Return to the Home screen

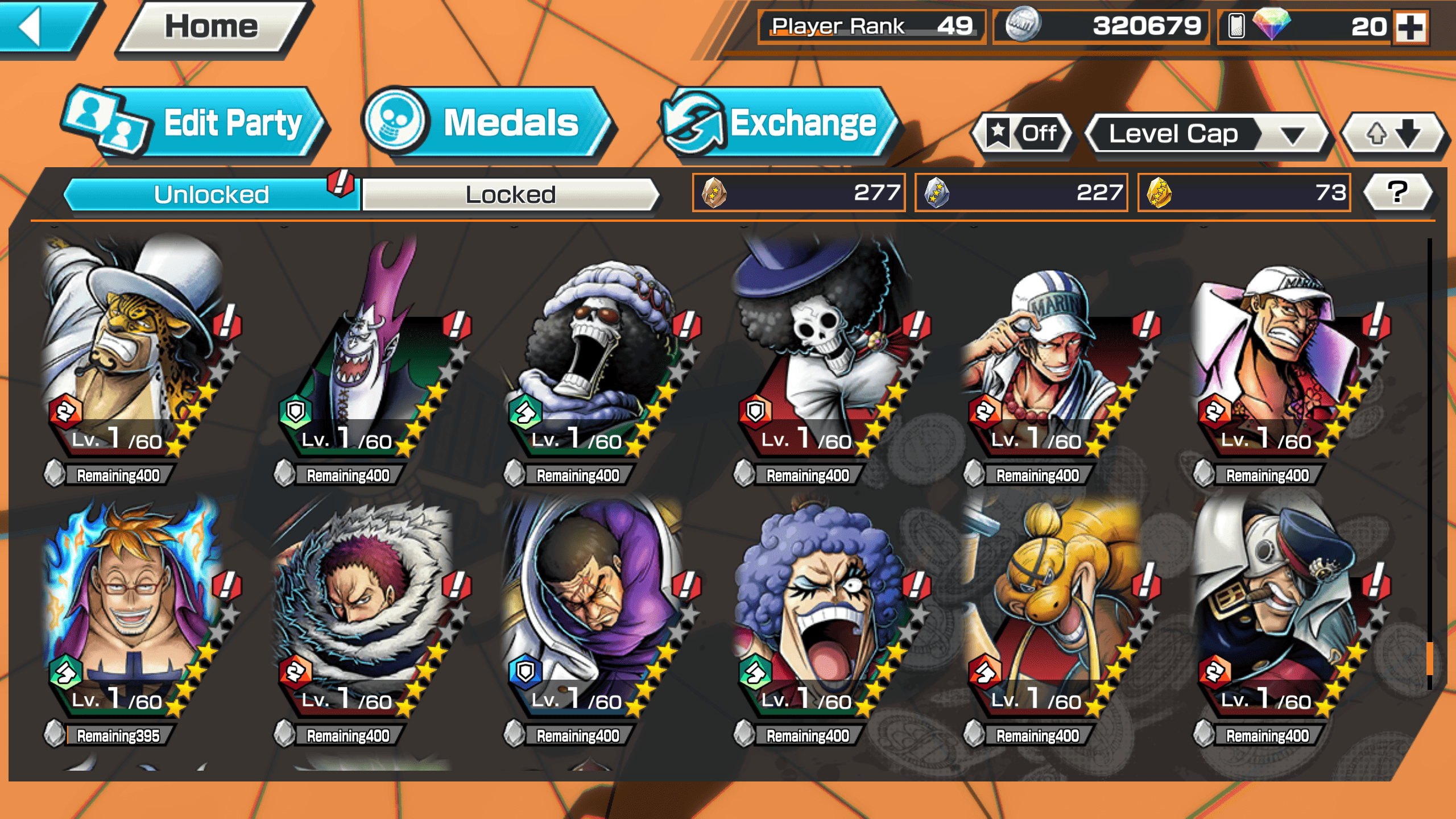click(x=212, y=27)
